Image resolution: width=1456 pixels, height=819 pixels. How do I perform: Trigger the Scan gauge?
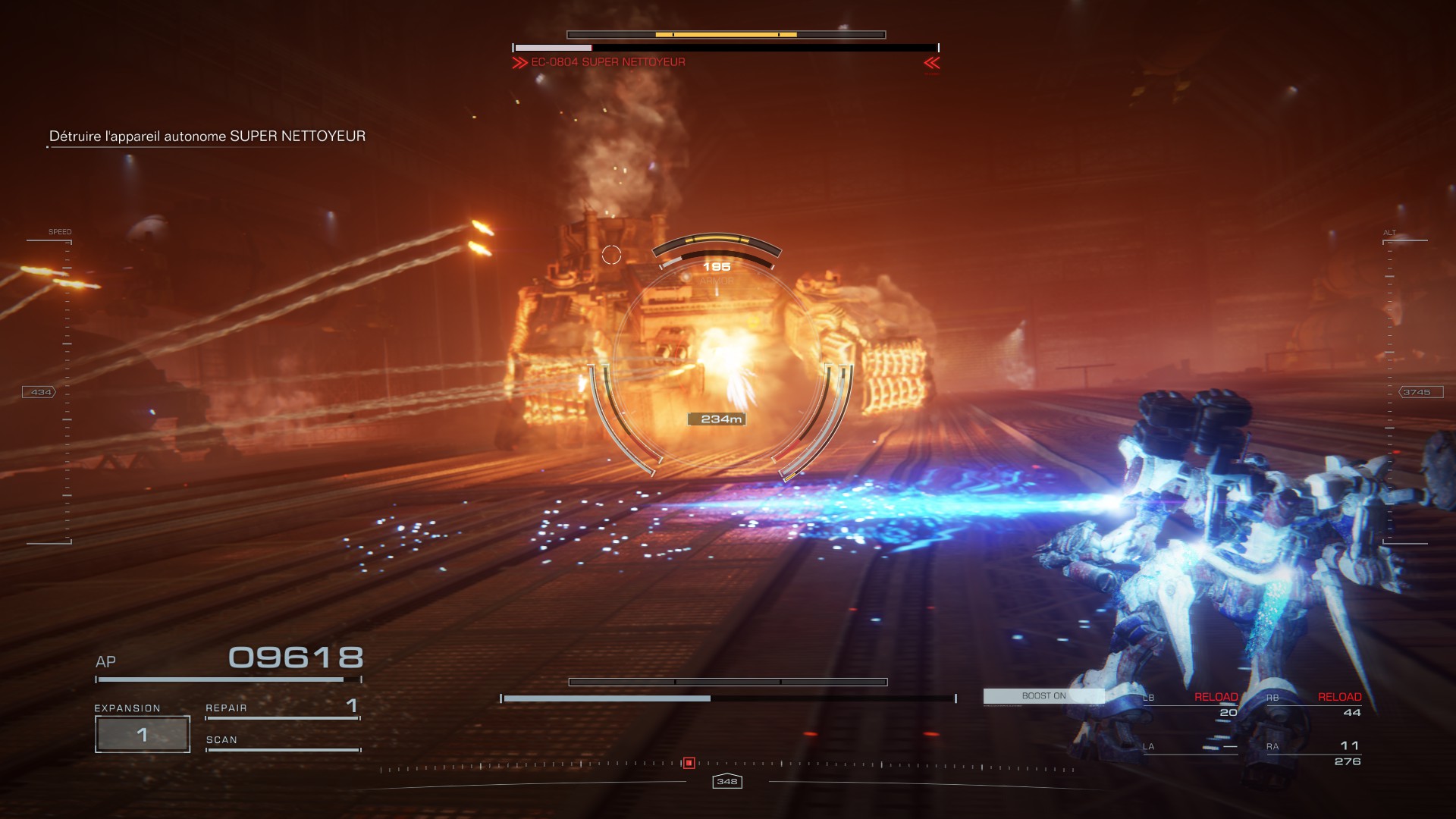tap(282, 742)
